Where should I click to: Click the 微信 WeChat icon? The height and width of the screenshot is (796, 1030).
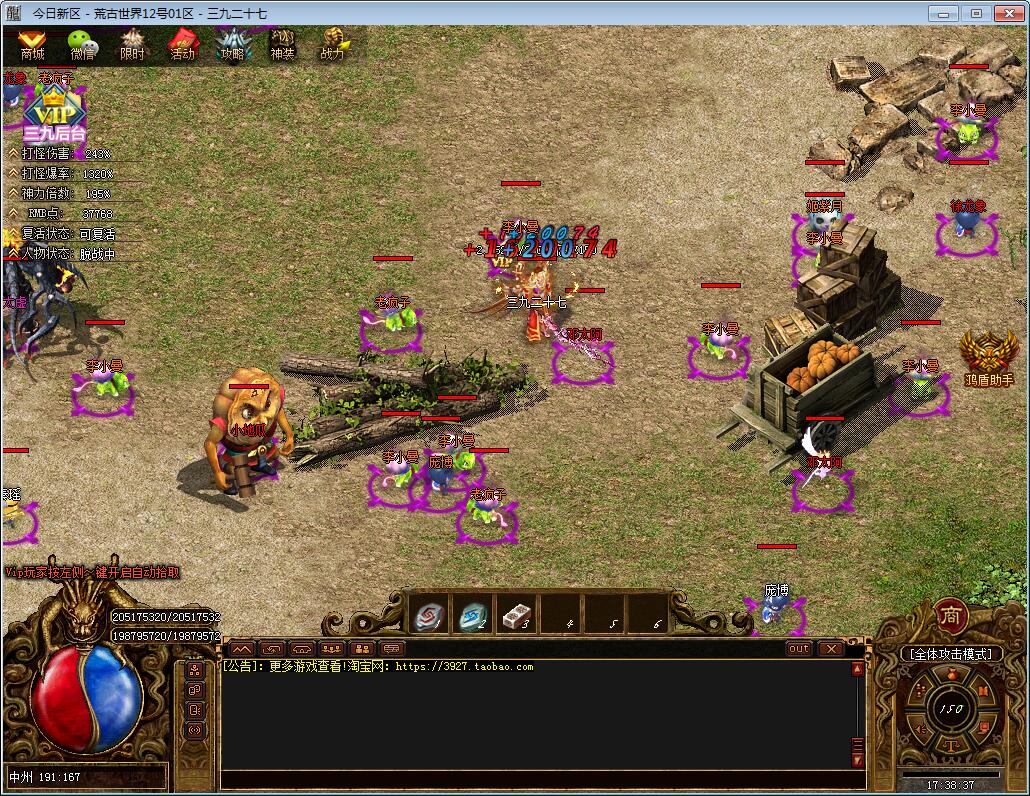[x=82, y=44]
